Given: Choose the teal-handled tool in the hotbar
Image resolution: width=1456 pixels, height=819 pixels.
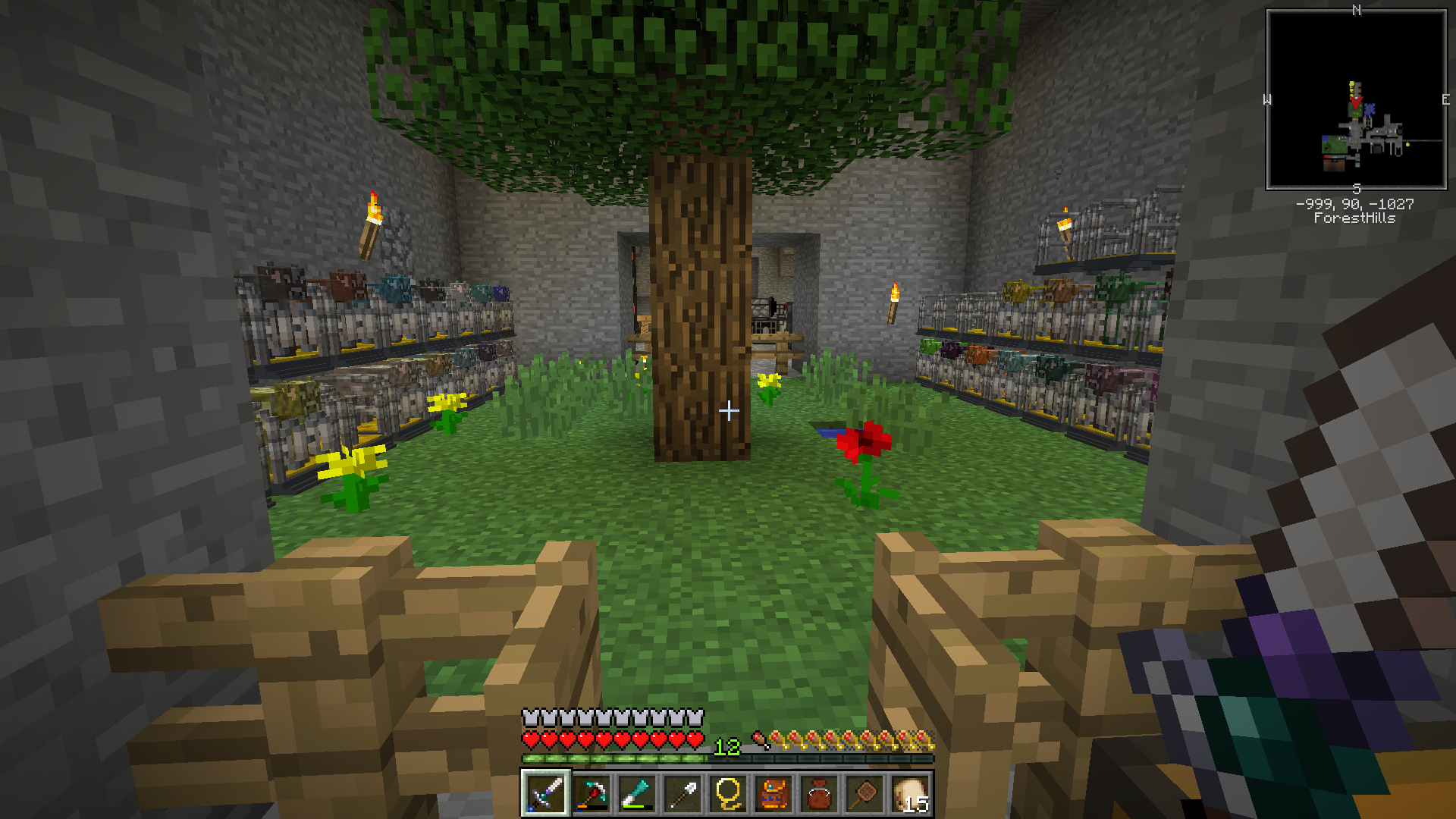Looking at the screenshot, I should (x=636, y=794).
